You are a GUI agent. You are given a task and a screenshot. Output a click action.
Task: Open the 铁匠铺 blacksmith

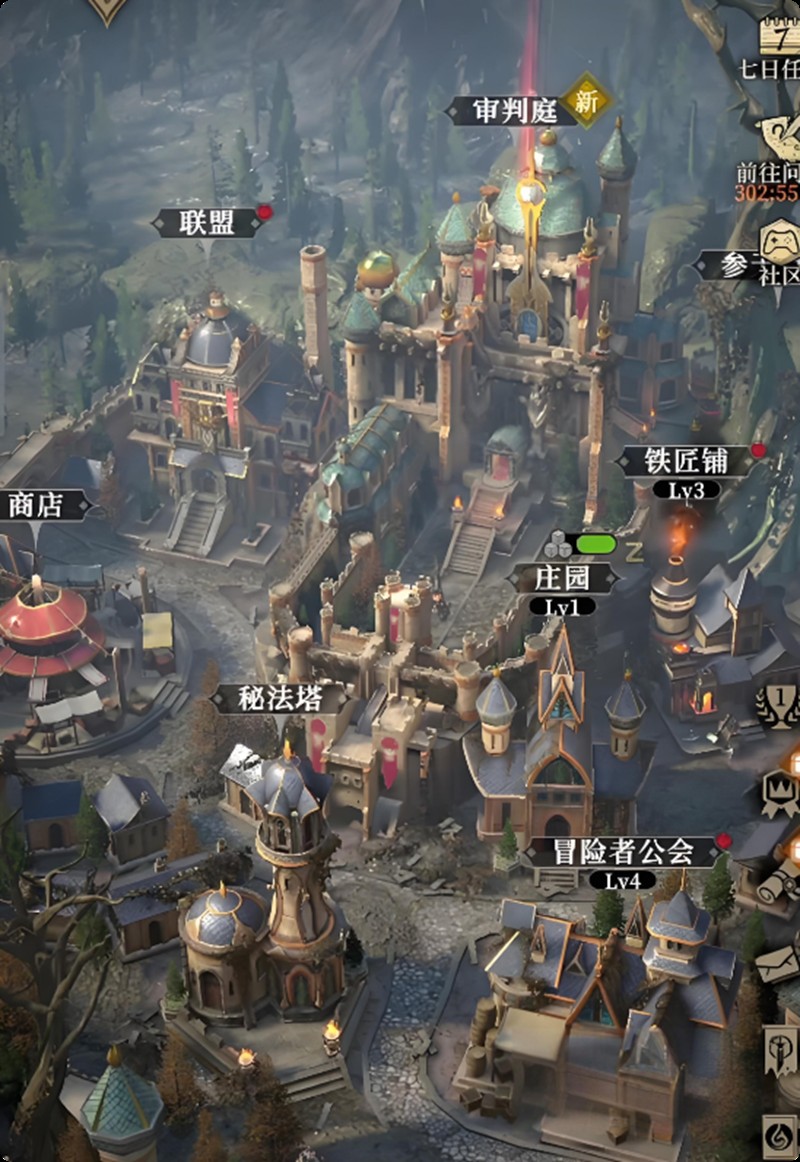(x=685, y=462)
